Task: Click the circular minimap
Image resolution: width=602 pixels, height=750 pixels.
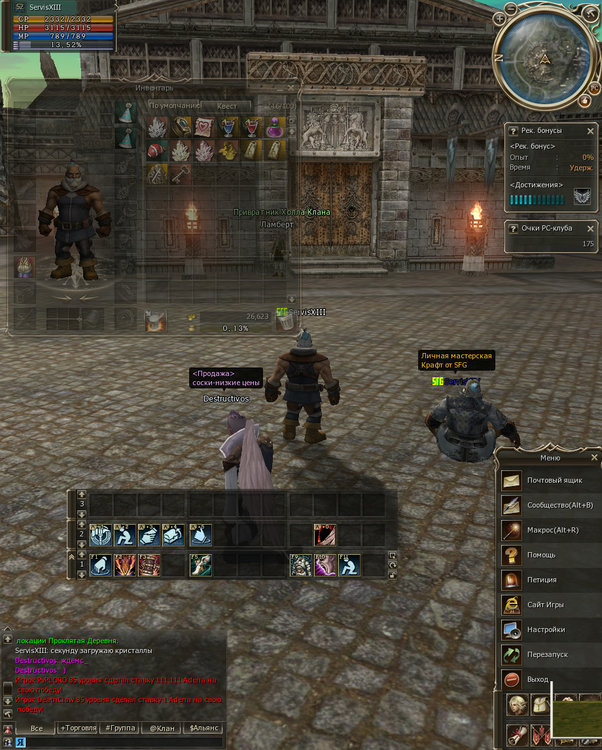Action: coord(545,58)
